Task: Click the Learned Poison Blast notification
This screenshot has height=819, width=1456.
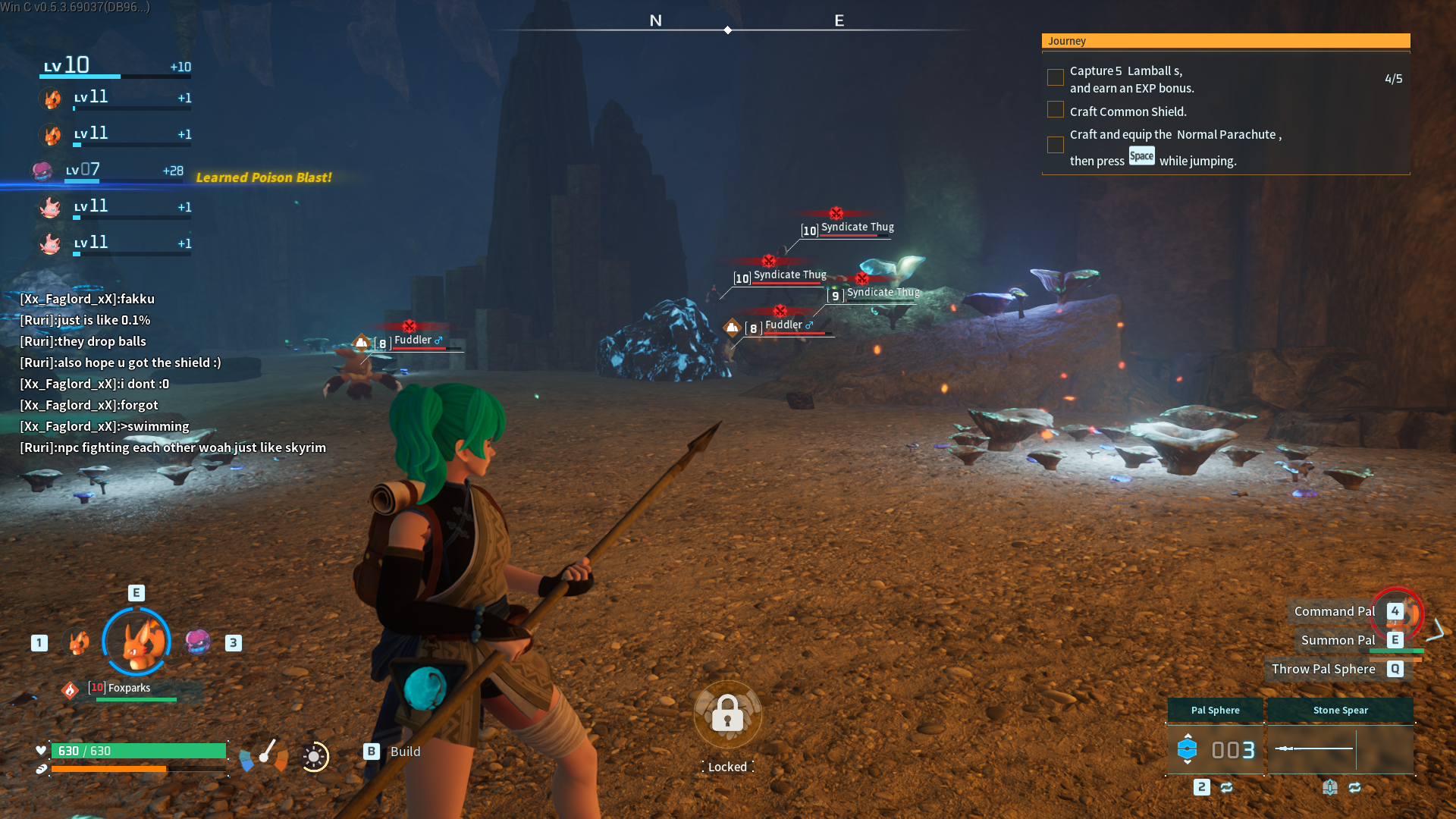Action: click(x=264, y=177)
